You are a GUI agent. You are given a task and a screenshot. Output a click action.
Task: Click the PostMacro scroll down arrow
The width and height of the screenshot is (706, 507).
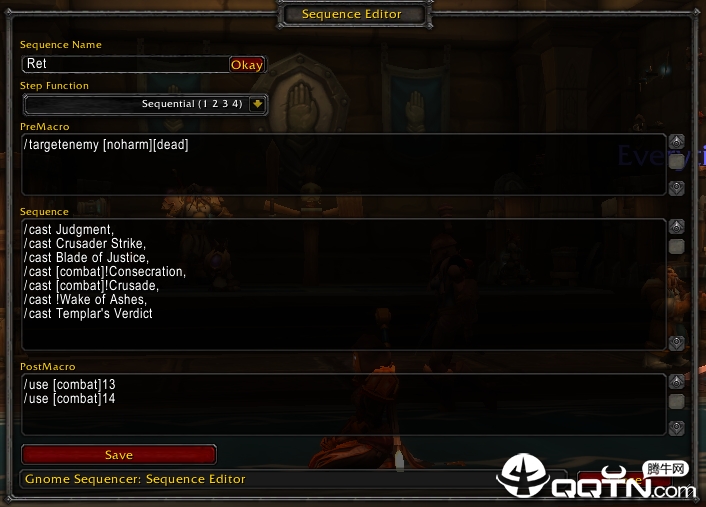click(677, 427)
